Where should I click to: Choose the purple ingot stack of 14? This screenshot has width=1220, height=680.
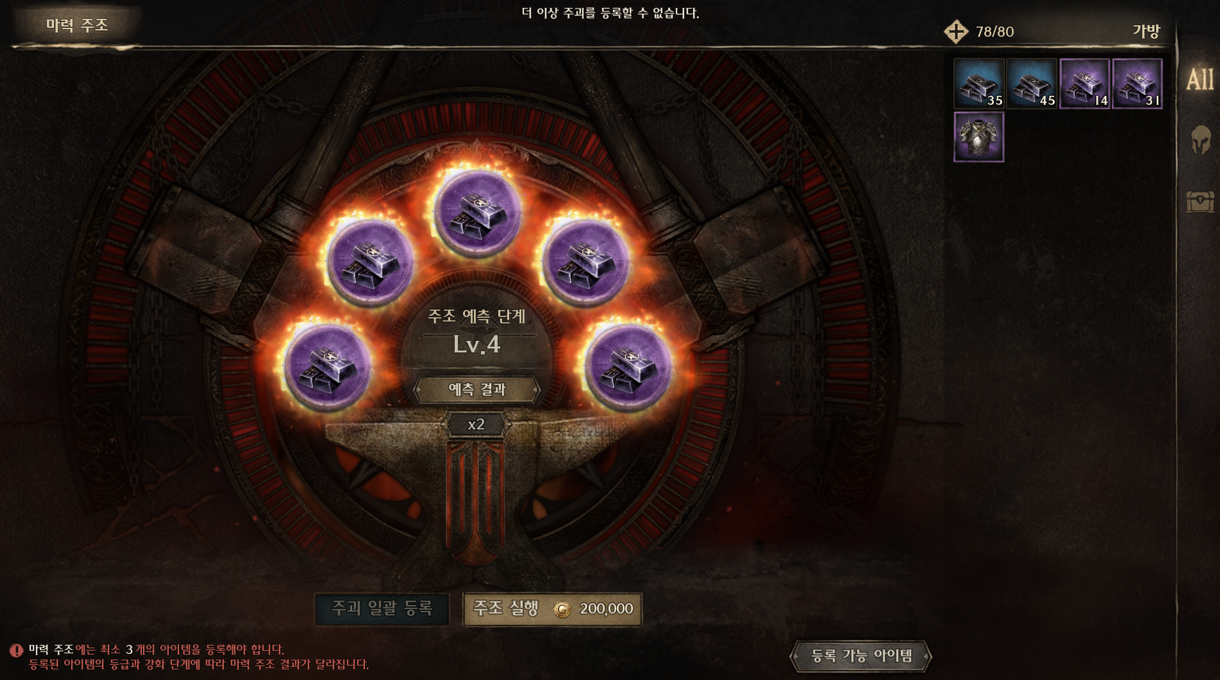[x=1084, y=84]
